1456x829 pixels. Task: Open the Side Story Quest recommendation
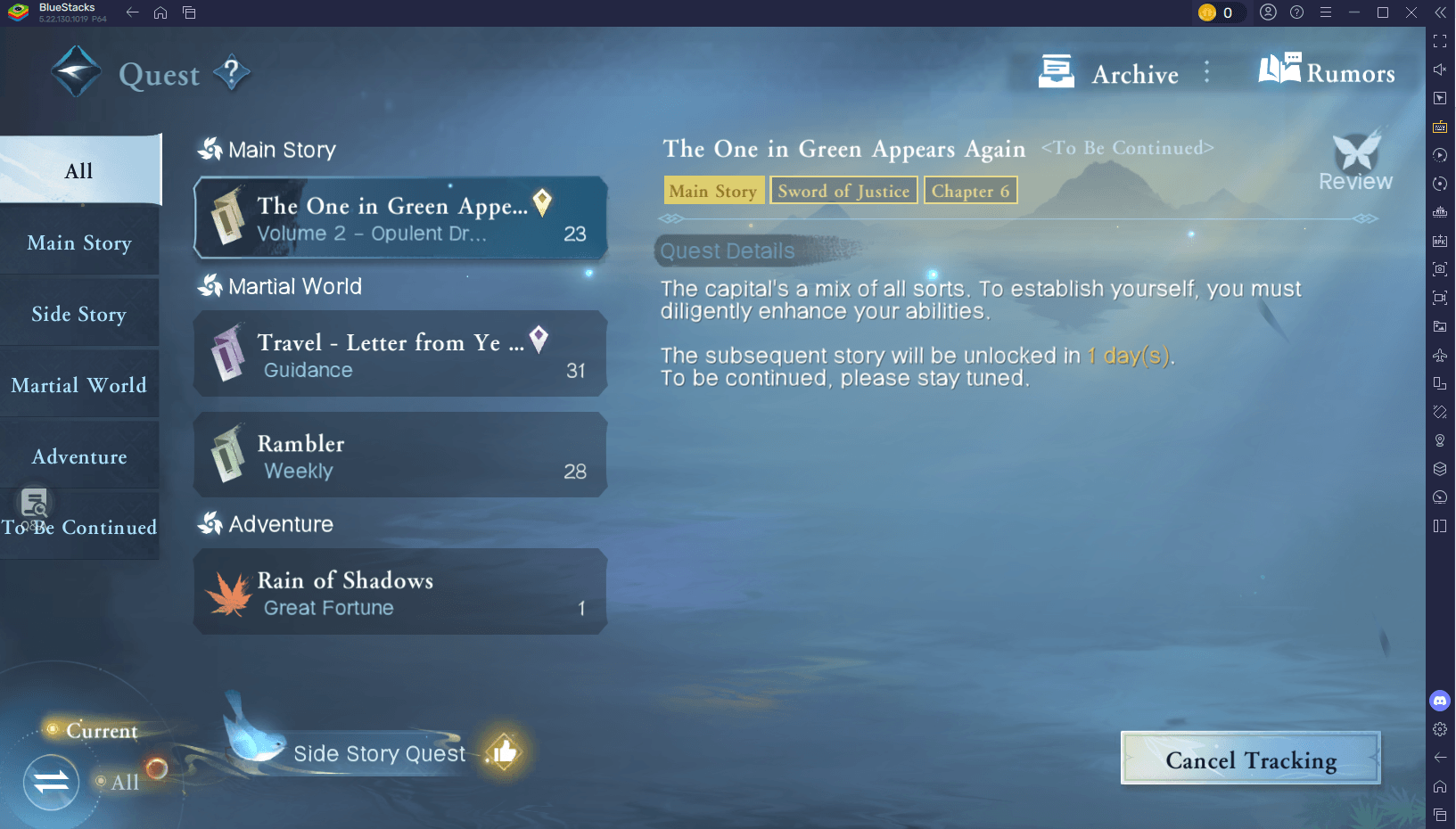pyautogui.click(x=379, y=752)
